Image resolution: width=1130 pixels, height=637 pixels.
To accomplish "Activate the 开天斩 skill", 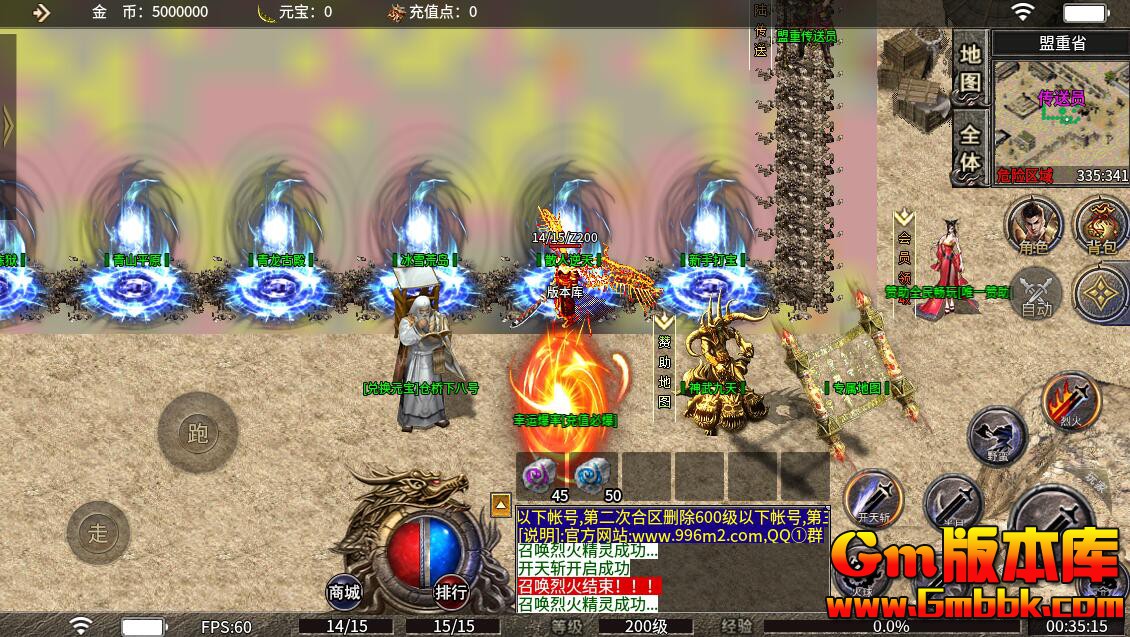I will click(872, 498).
